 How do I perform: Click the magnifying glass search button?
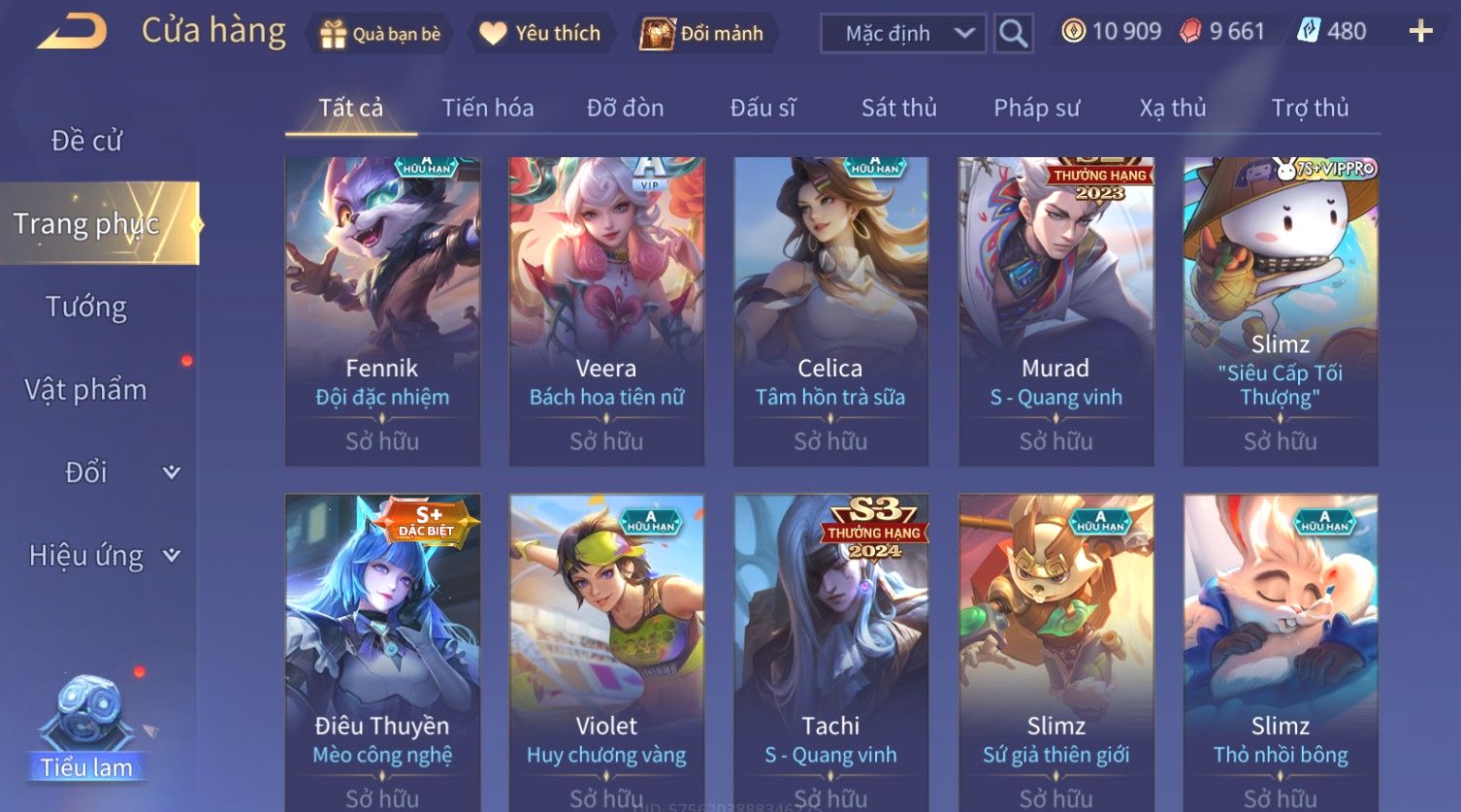(x=1013, y=34)
